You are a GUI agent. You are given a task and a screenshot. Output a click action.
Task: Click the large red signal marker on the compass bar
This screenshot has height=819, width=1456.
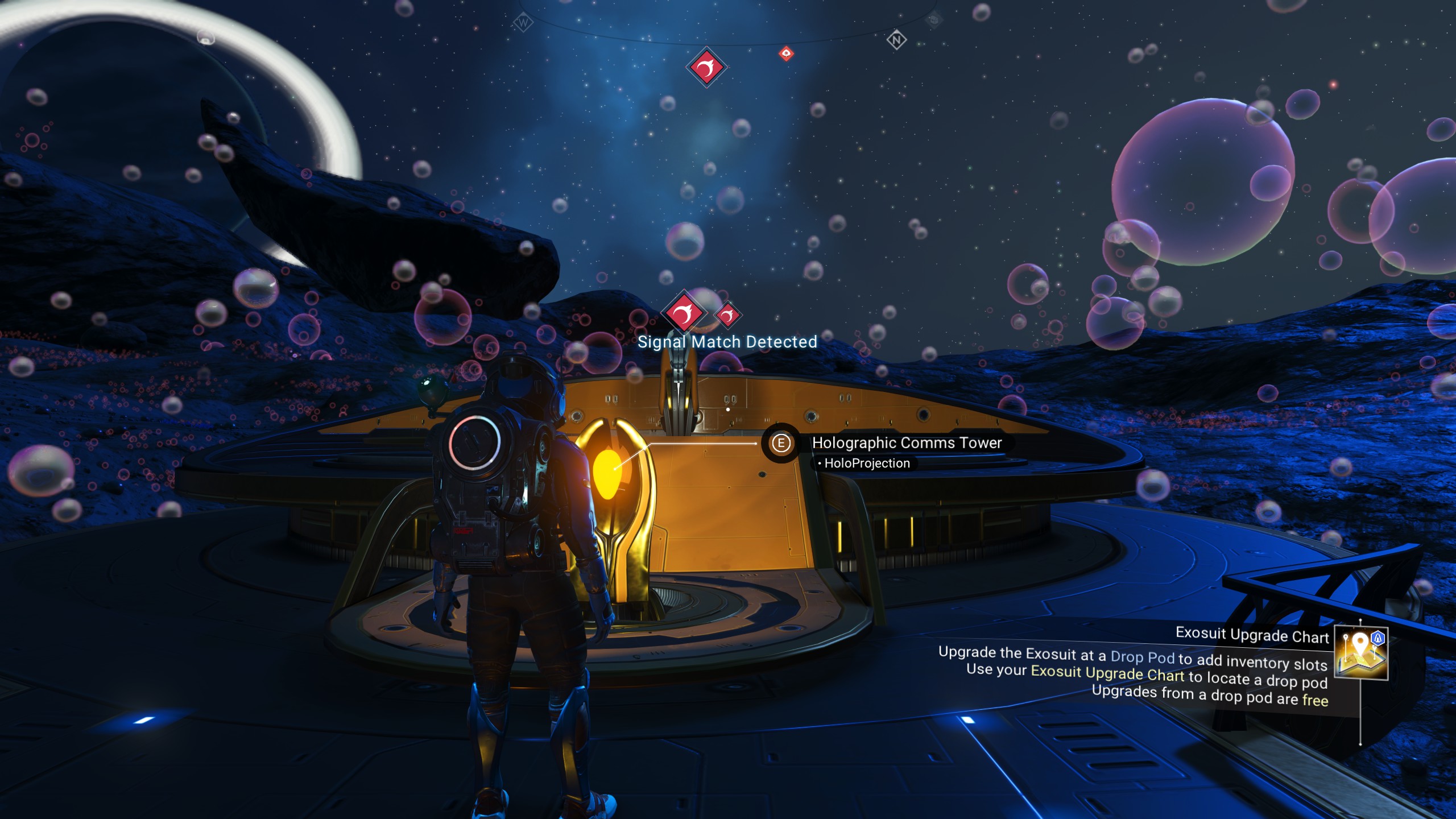[706, 68]
